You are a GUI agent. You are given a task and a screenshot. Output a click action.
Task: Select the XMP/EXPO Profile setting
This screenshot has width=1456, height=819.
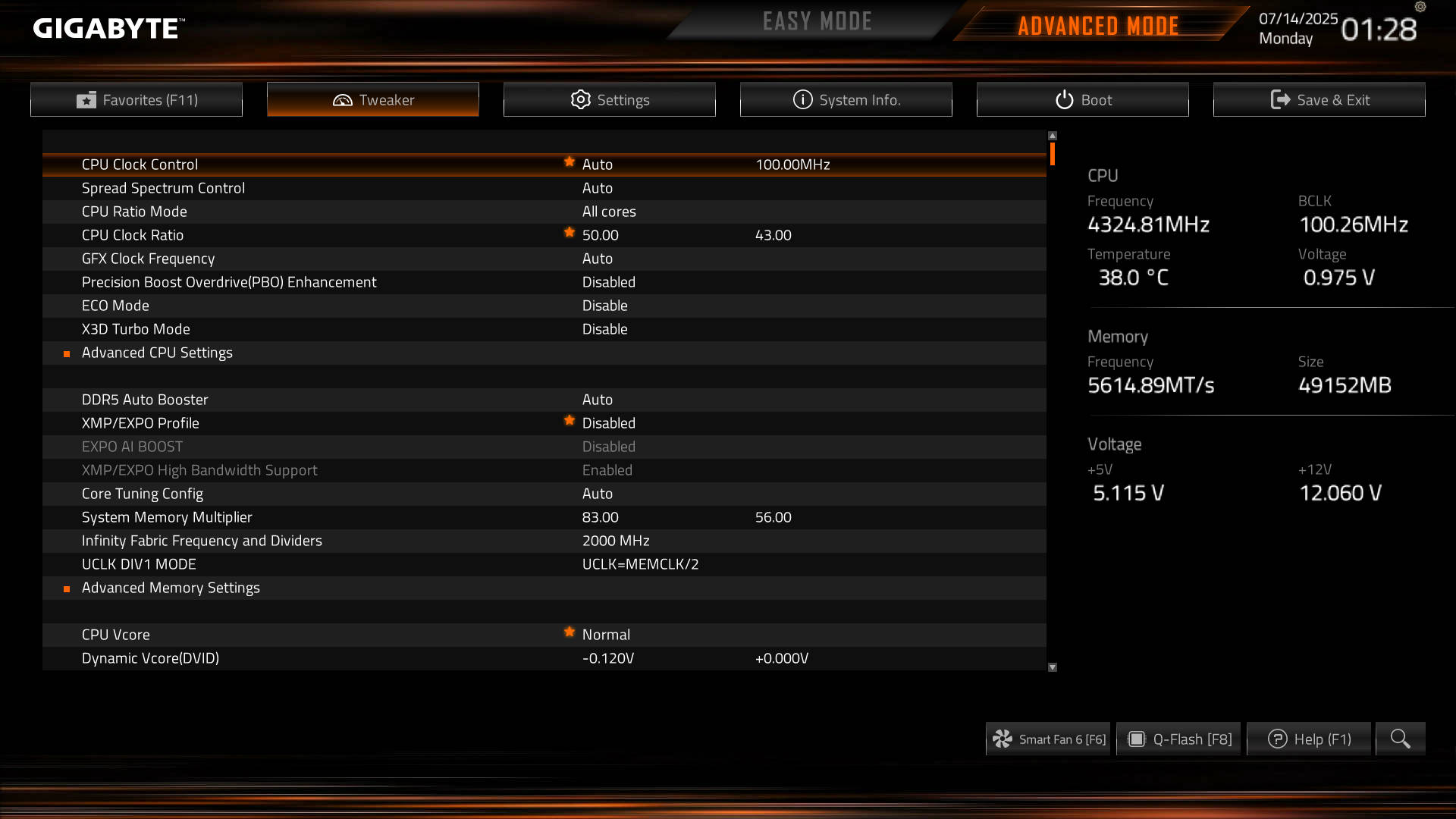pyautogui.click(x=140, y=423)
